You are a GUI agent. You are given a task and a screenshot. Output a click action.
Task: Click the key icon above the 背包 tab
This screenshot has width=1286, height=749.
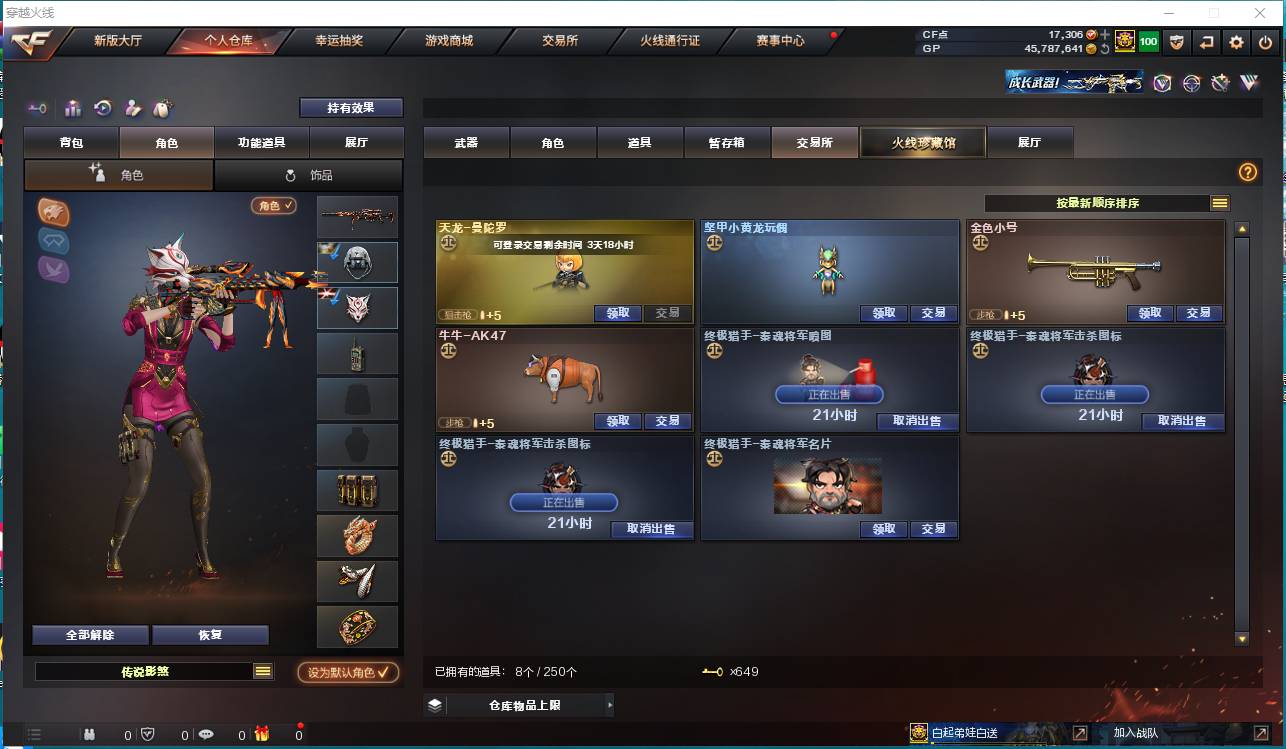click(x=38, y=108)
